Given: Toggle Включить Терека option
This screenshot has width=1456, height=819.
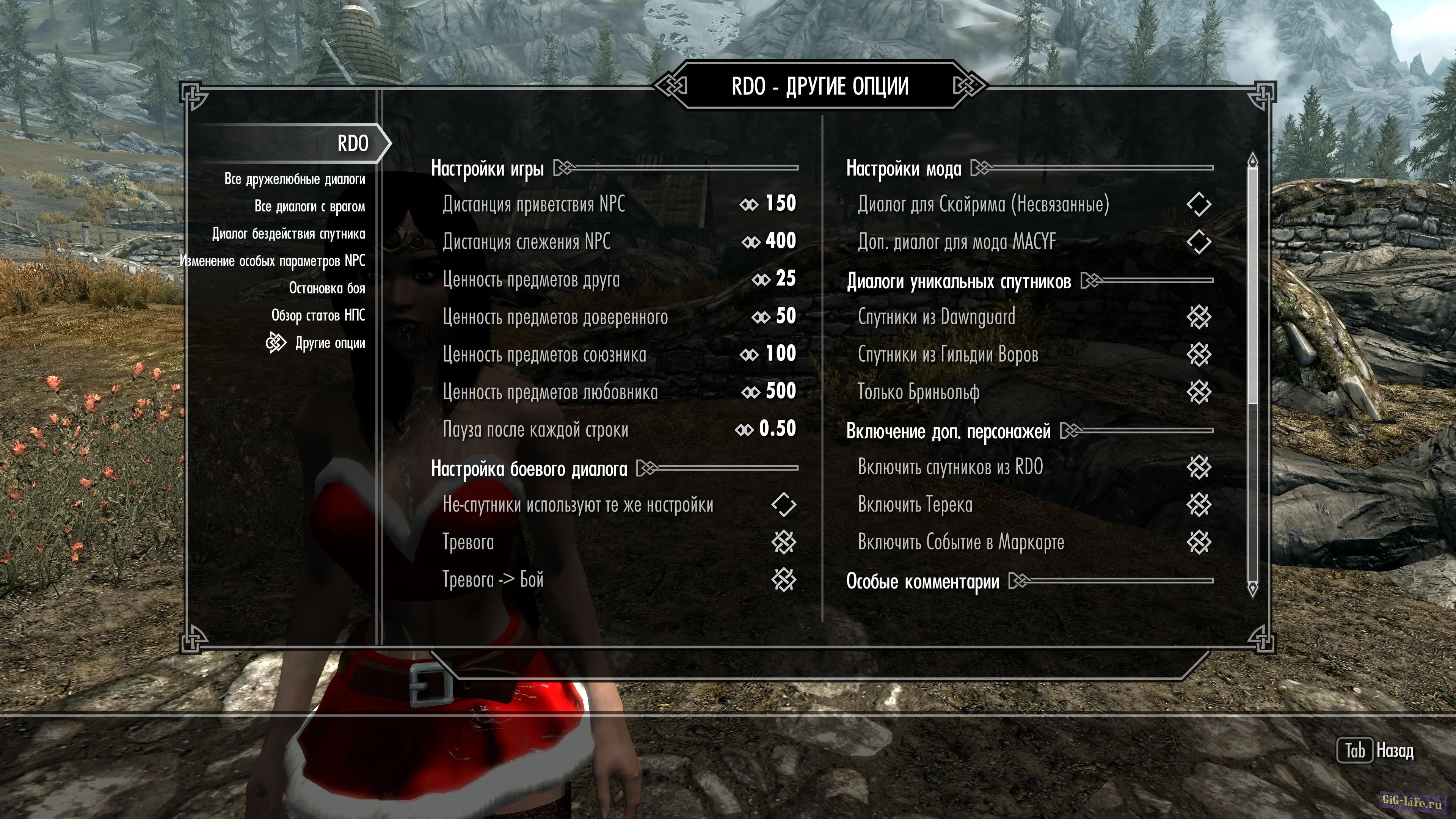Looking at the screenshot, I should click(1198, 505).
